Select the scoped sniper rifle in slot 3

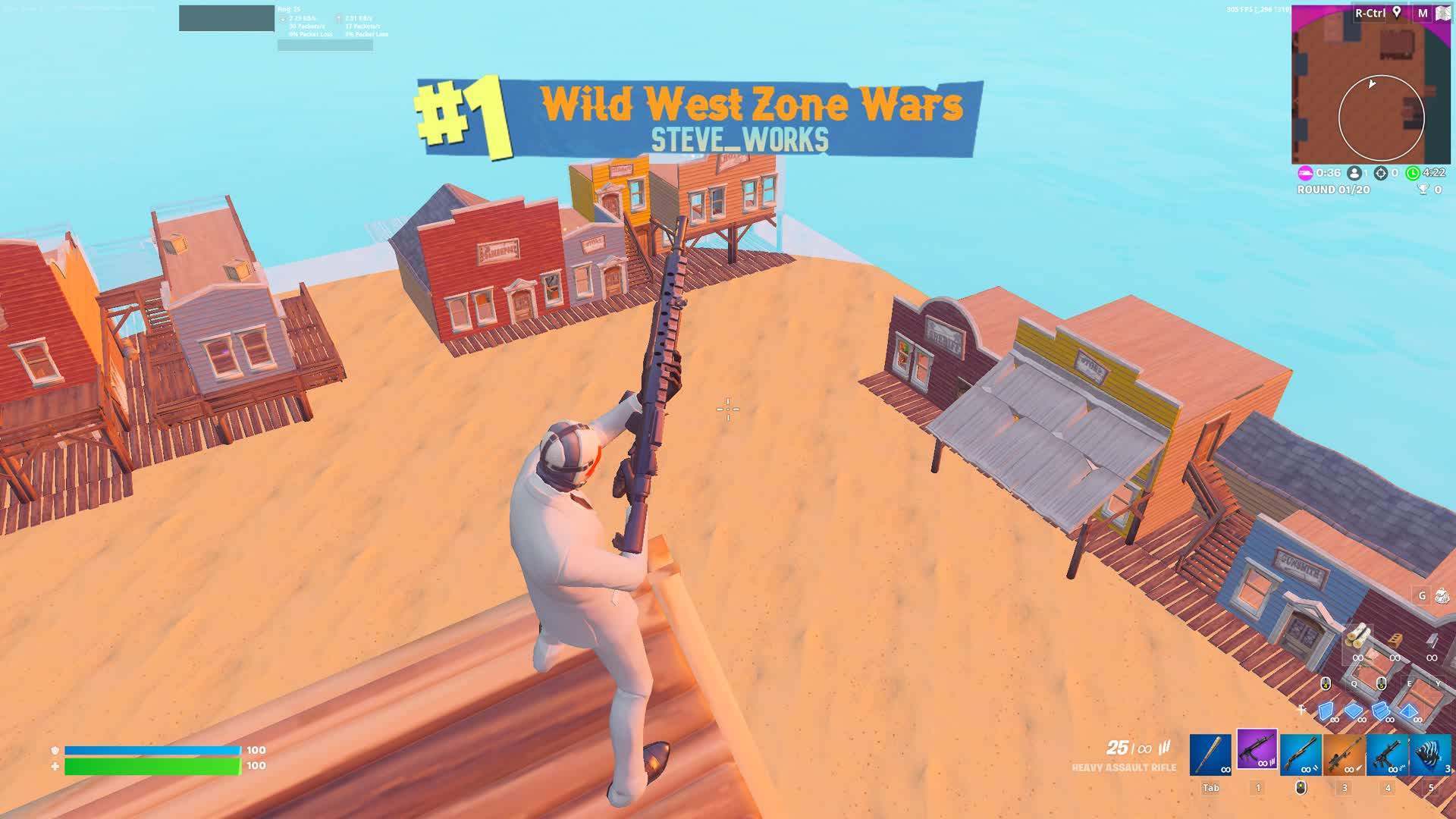point(1344,754)
